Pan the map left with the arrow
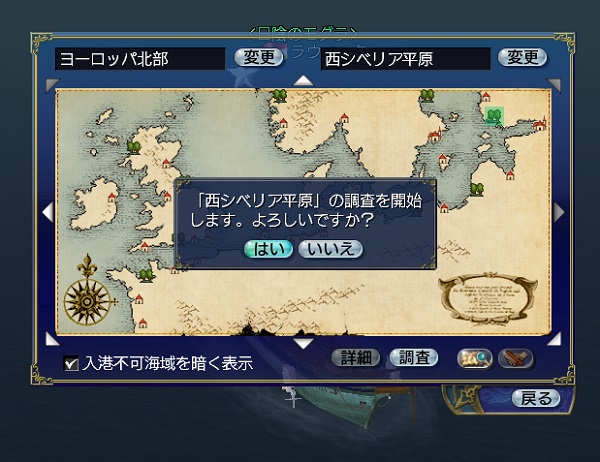The image size is (600, 462). click(46, 211)
